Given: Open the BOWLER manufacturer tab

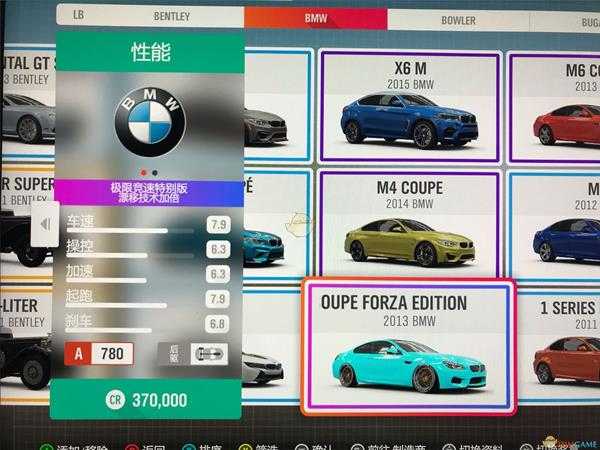Looking at the screenshot, I should tap(458, 18).
